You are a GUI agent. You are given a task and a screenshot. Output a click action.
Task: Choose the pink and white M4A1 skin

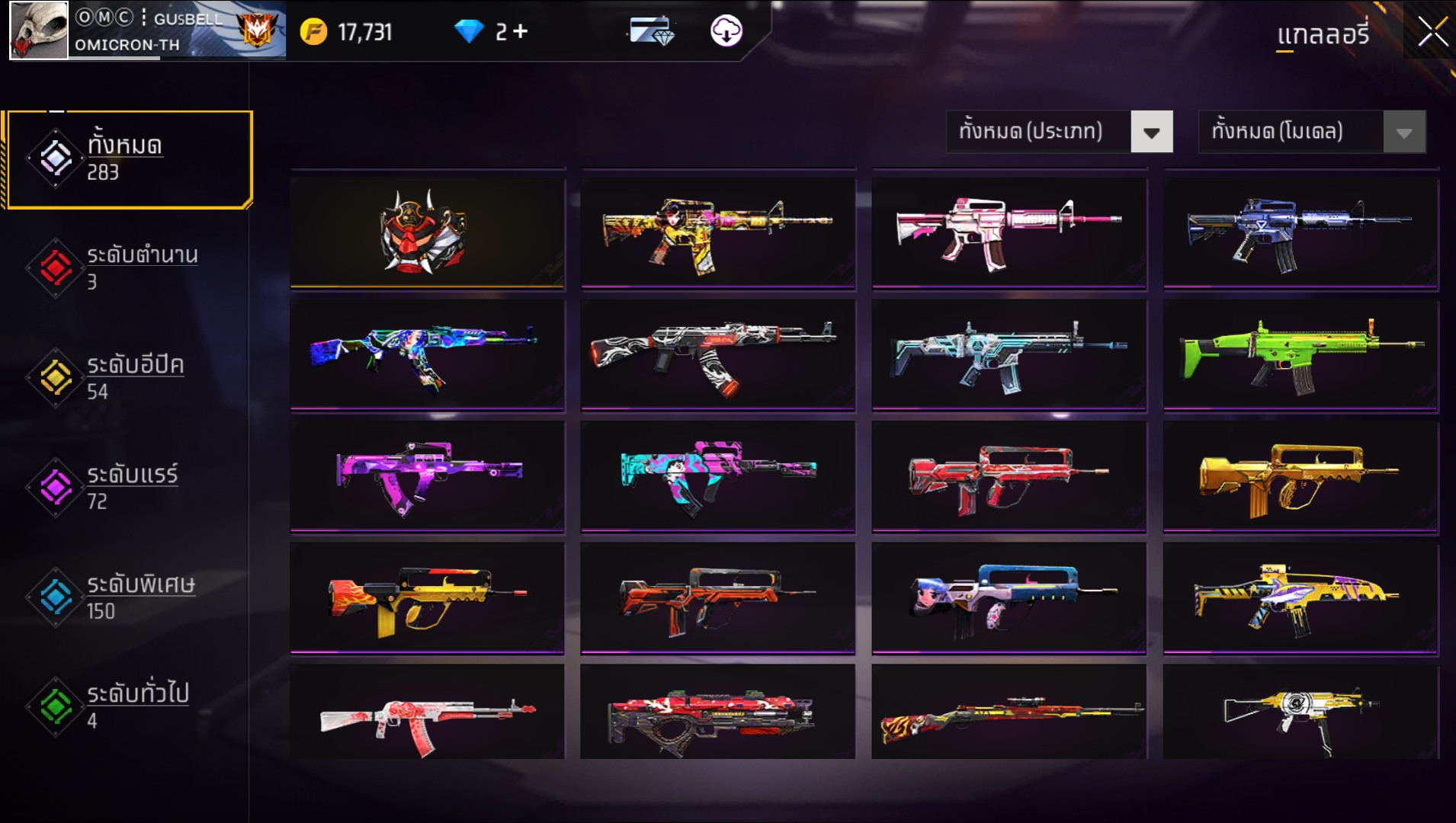pyautogui.click(x=1009, y=232)
